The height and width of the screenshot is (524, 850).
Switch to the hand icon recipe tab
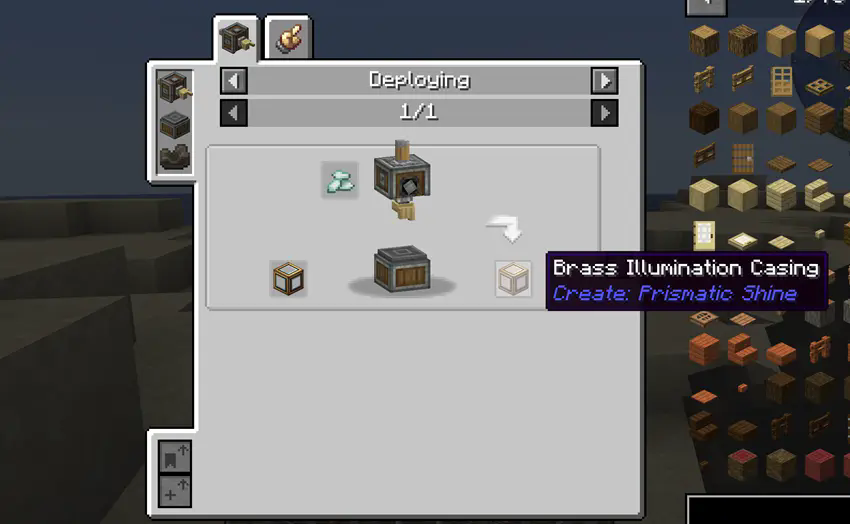coord(290,40)
